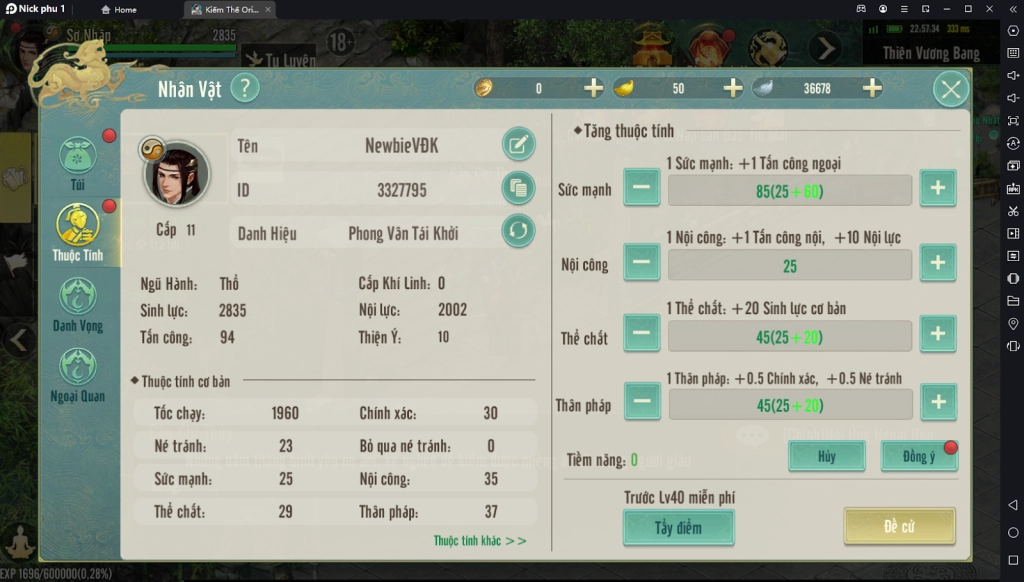Confirm attribute points with Đồng ý
The height and width of the screenshot is (582, 1024).
coord(918,456)
